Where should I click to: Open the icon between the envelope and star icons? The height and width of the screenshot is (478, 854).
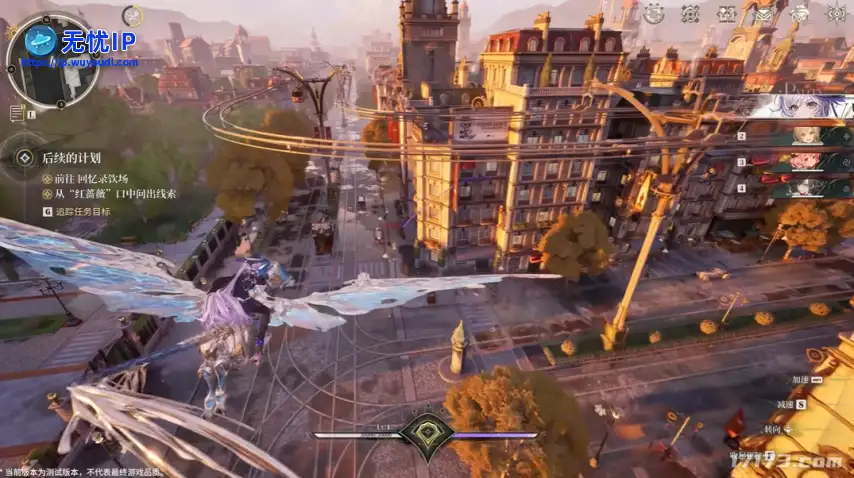click(800, 14)
